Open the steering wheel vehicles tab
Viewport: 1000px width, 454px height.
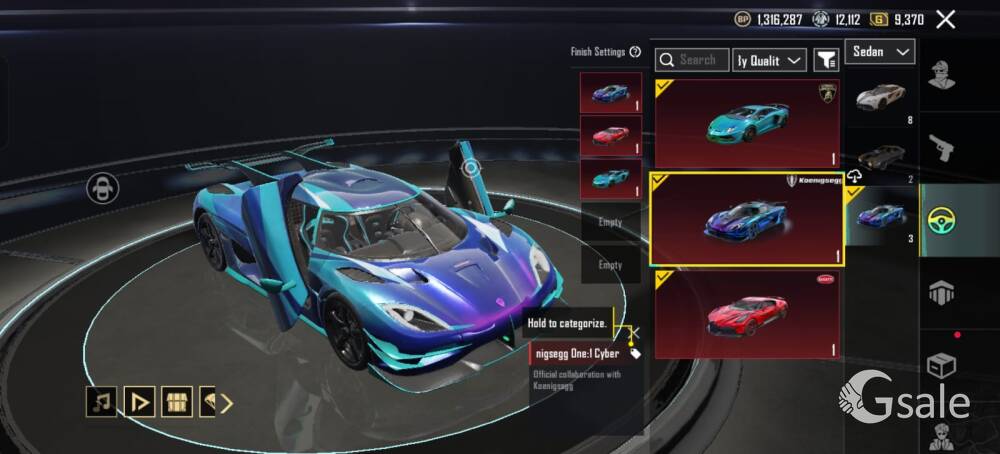tap(941, 219)
